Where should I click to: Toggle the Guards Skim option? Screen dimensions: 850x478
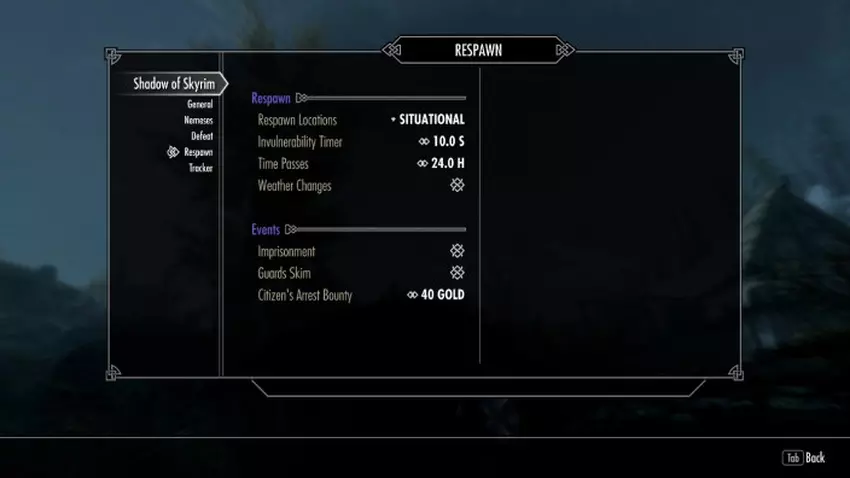click(457, 273)
